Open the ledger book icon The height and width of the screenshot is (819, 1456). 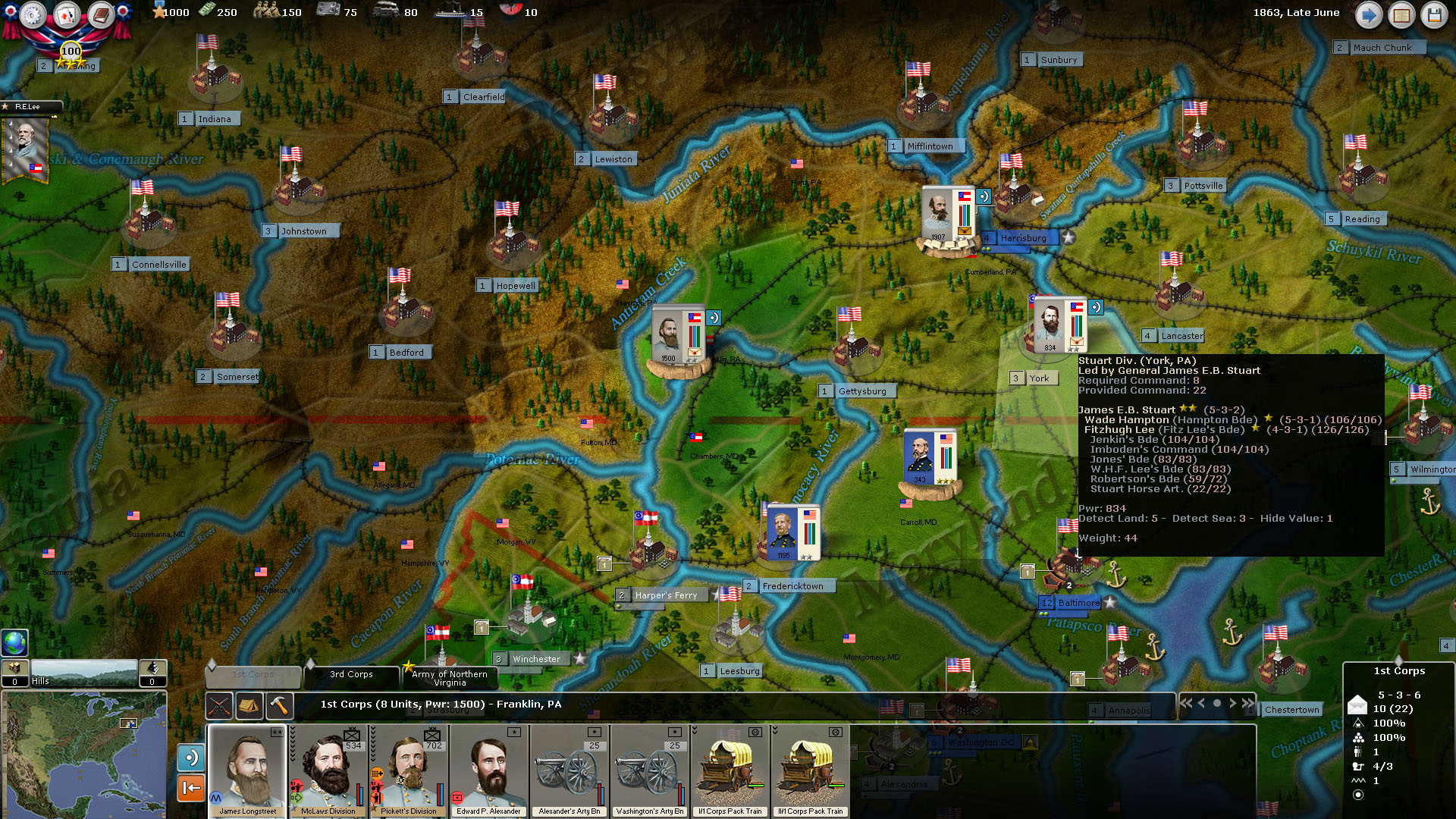point(99,14)
